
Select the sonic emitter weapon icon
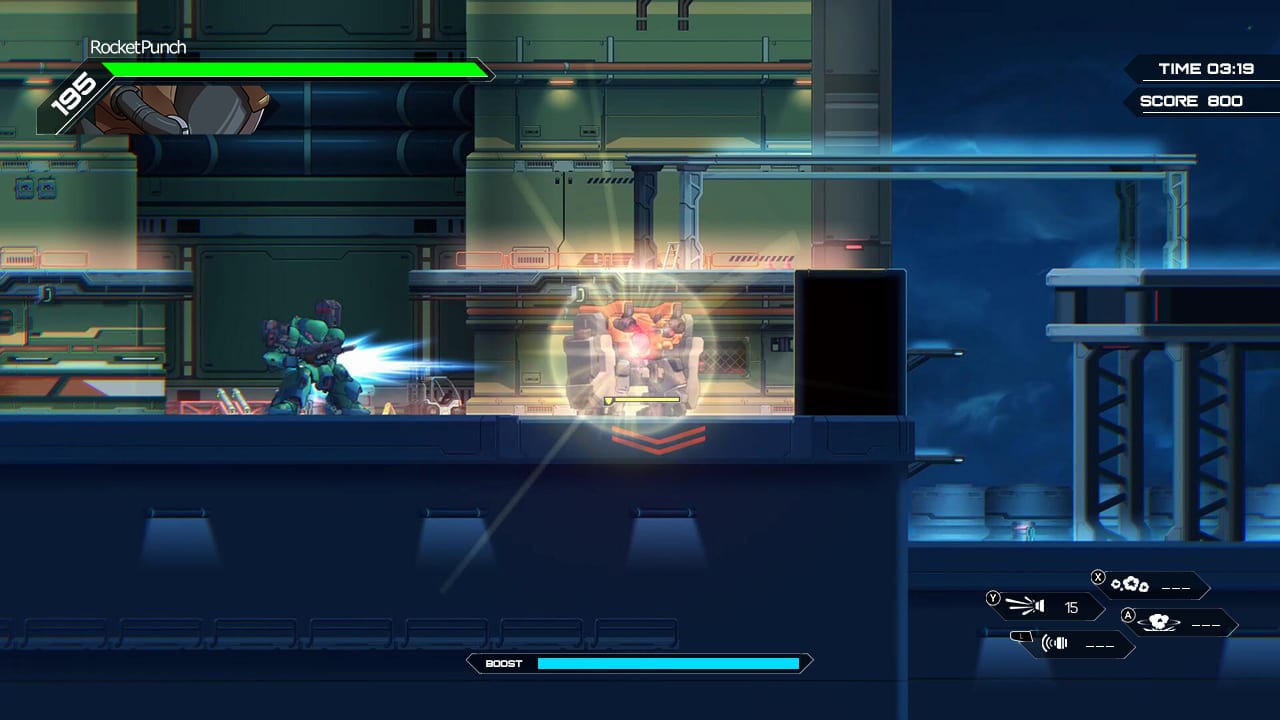click(1053, 642)
